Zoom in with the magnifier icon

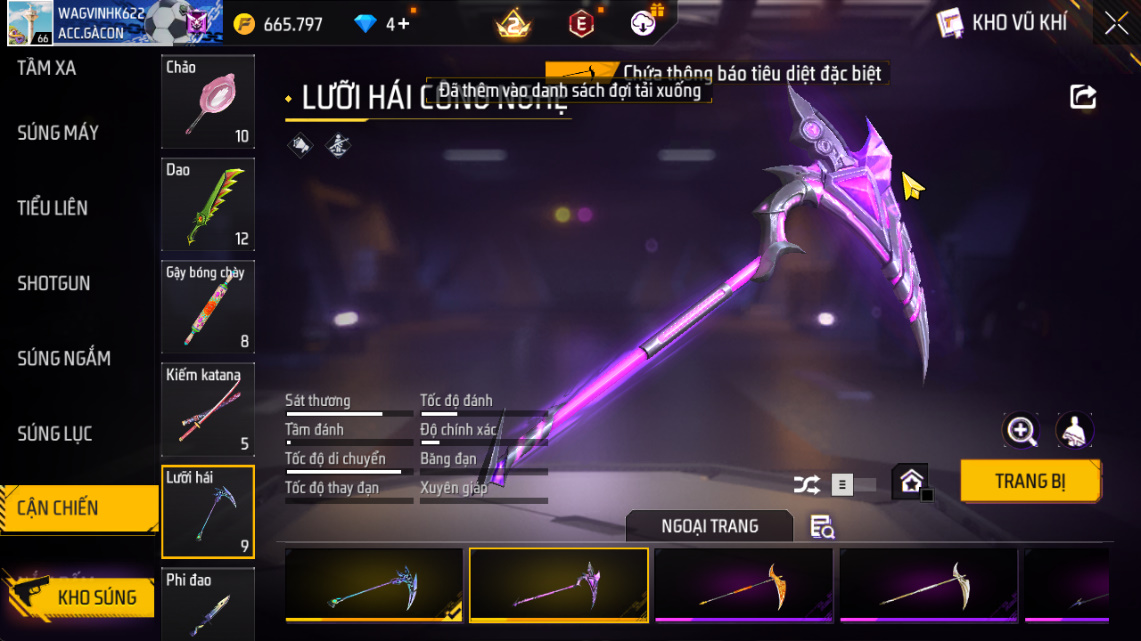click(x=1021, y=431)
